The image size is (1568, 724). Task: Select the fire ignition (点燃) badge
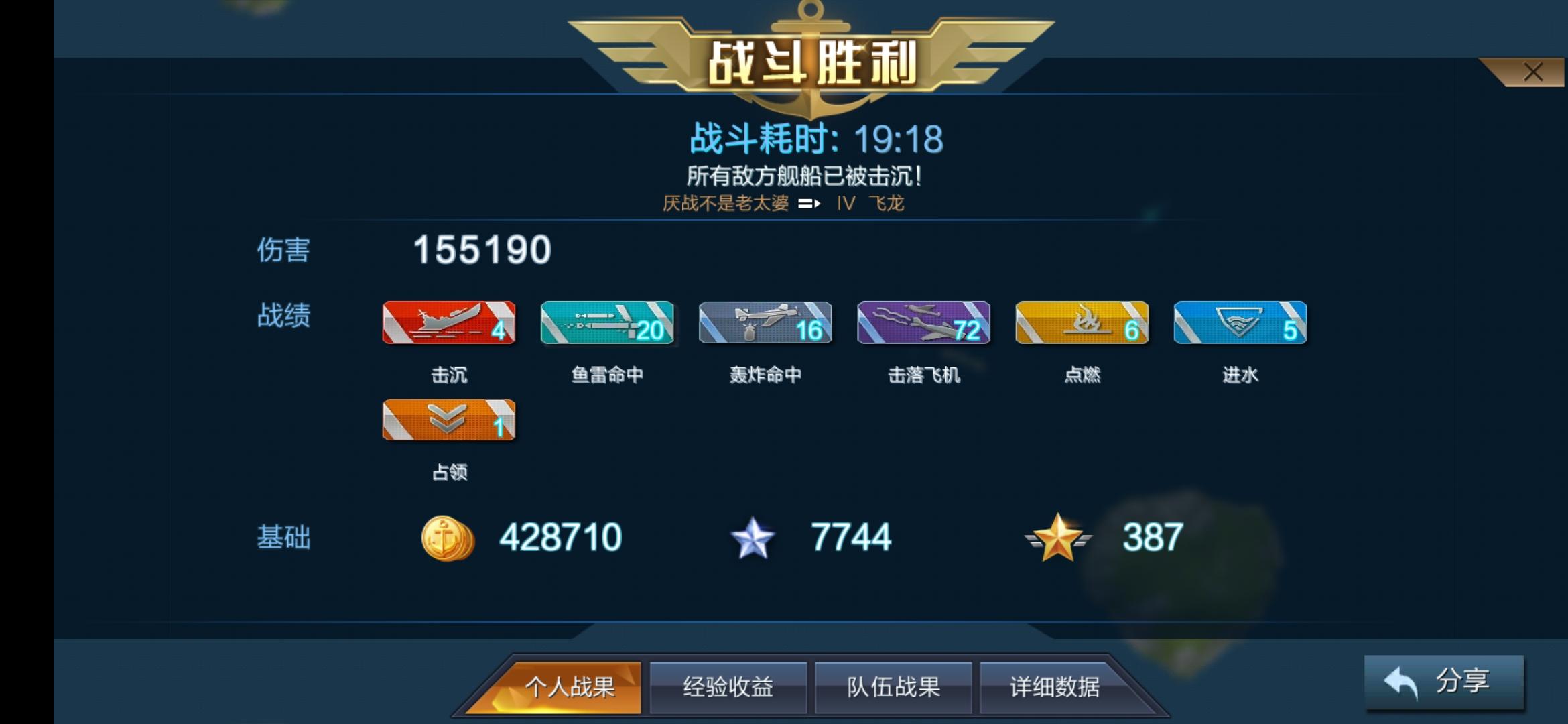[x=1082, y=323]
